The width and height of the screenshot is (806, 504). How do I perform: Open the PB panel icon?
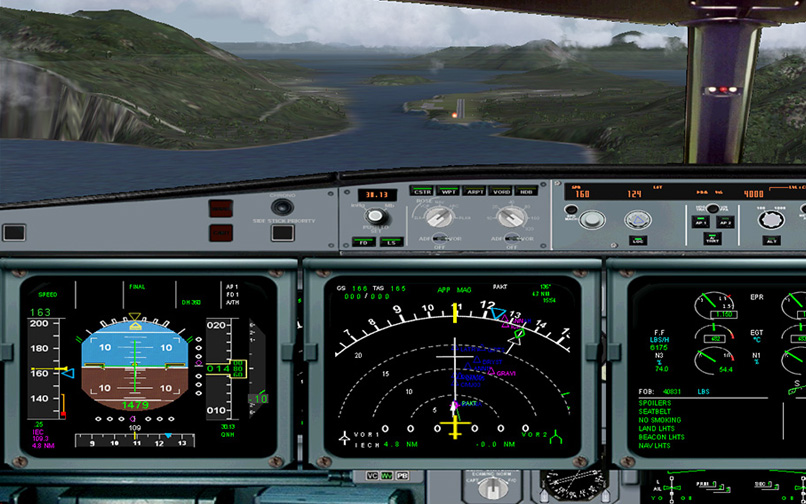tap(401, 475)
